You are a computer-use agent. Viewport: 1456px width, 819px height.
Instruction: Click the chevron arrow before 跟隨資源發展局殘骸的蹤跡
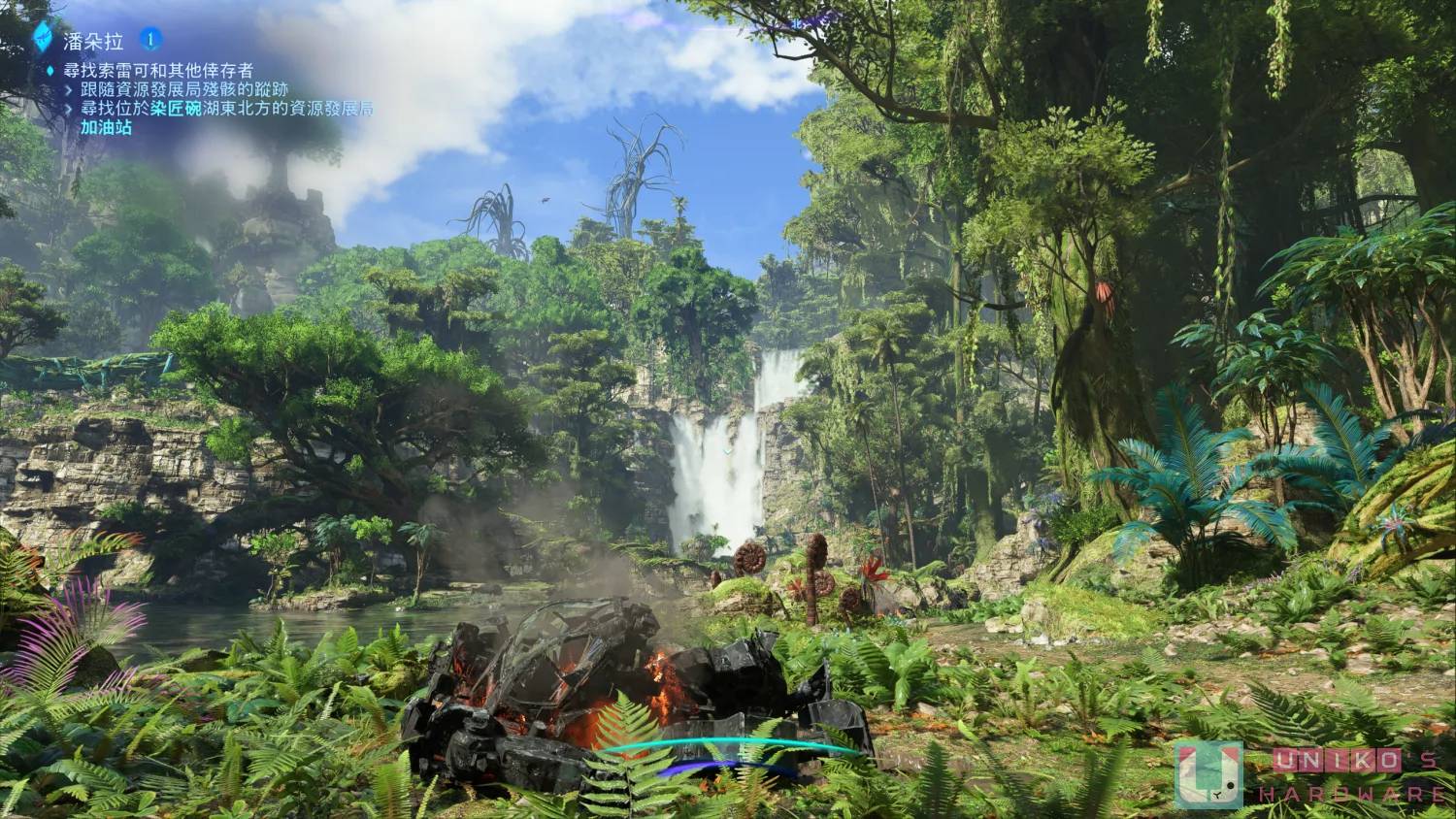[67, 88]
